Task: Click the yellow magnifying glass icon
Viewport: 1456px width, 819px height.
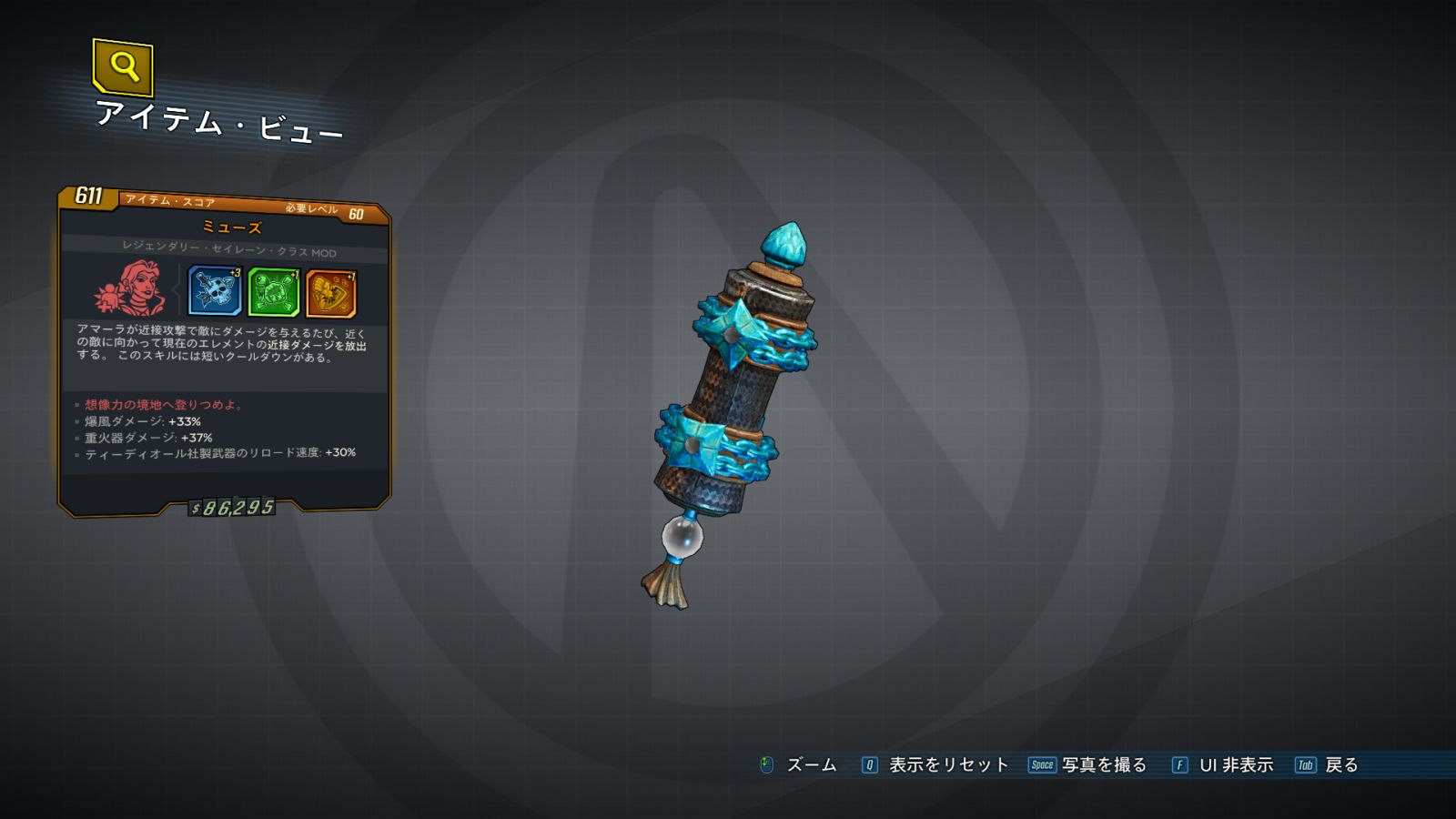Action: click(123, 66)
